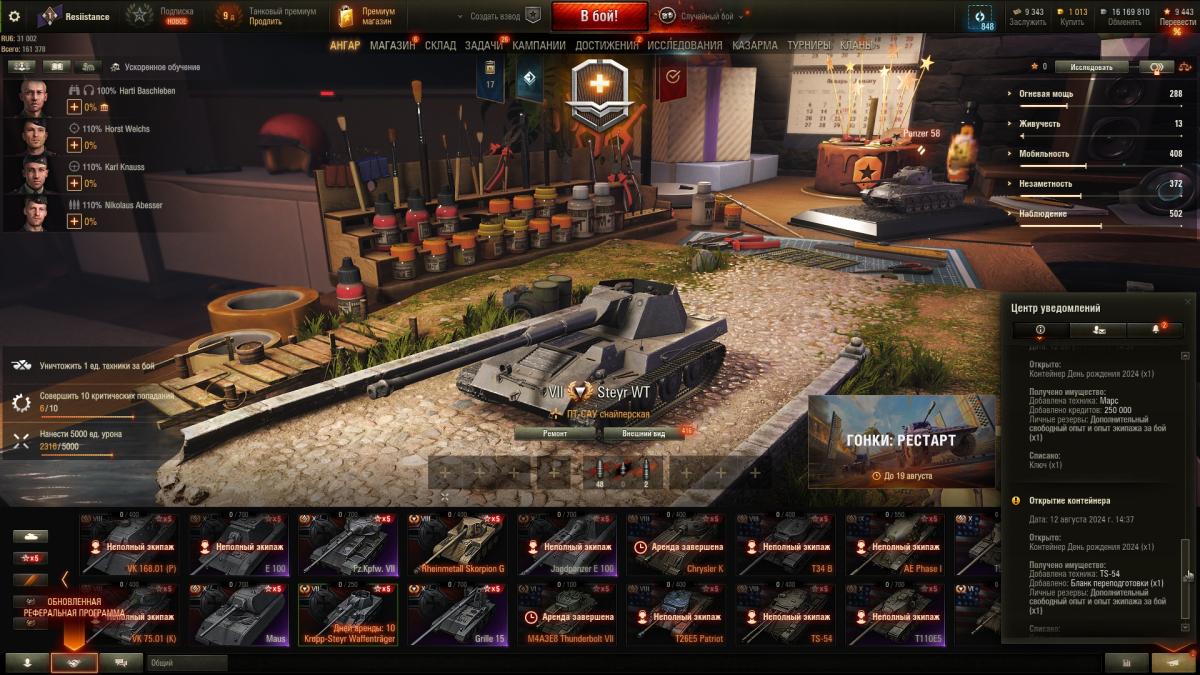Open the Премиум магазин
This screenshot has height=675, width=1200.
pos(368,16)
